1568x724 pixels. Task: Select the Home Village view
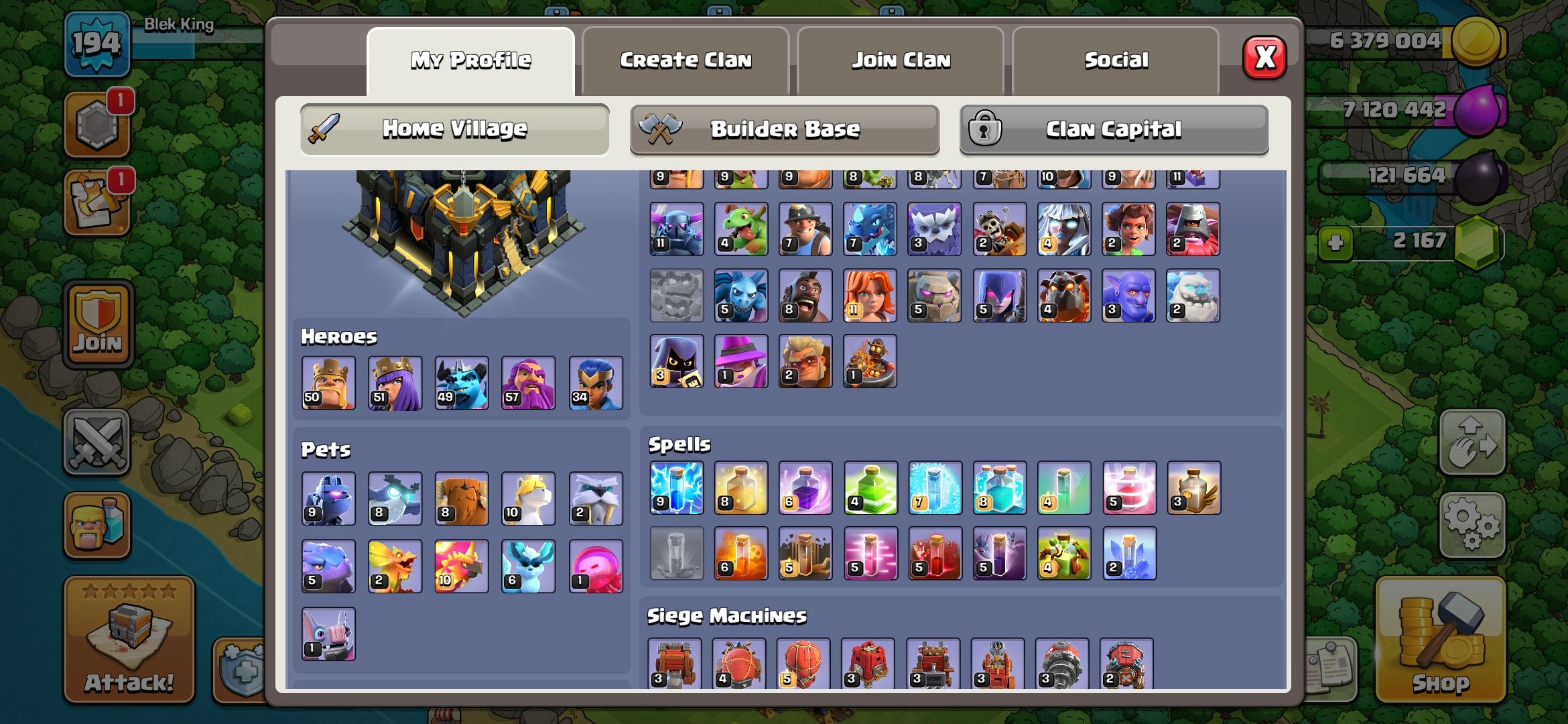point(456,129)
